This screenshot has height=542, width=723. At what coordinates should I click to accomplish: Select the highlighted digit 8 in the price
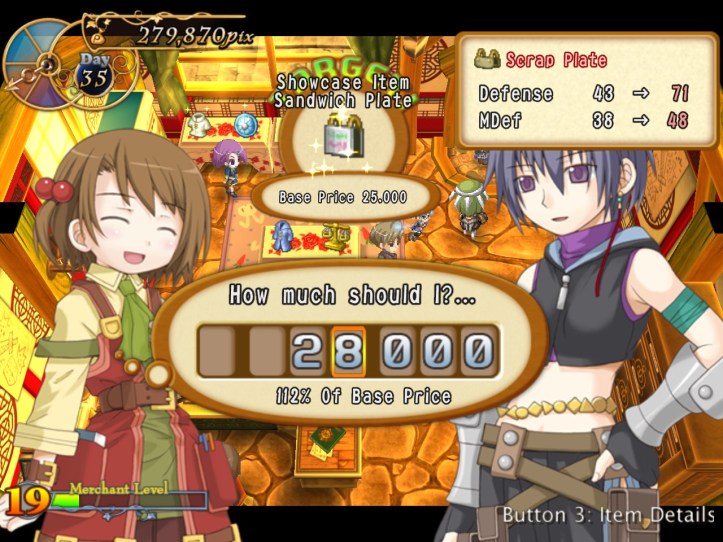point(350,352)
